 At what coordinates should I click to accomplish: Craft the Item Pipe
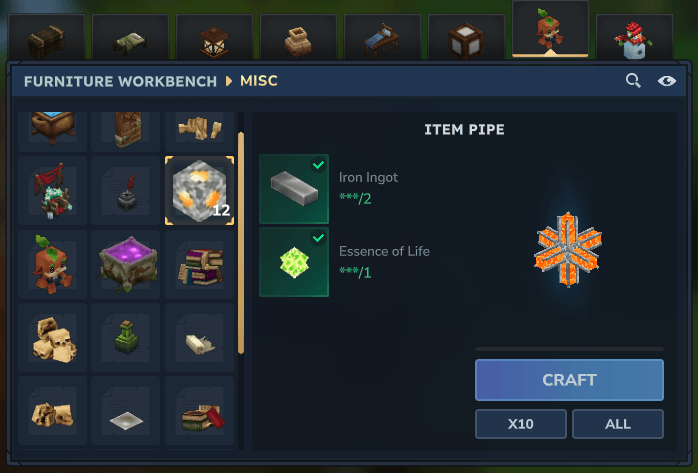tap(569, 380)
